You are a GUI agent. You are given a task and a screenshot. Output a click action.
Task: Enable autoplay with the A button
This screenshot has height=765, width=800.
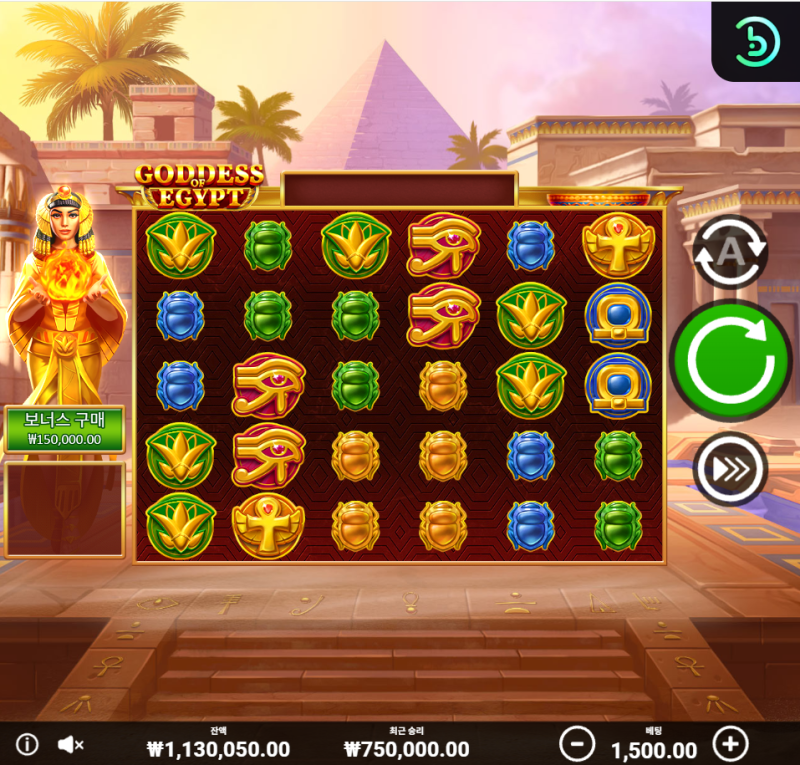click(x=730, y=251)
